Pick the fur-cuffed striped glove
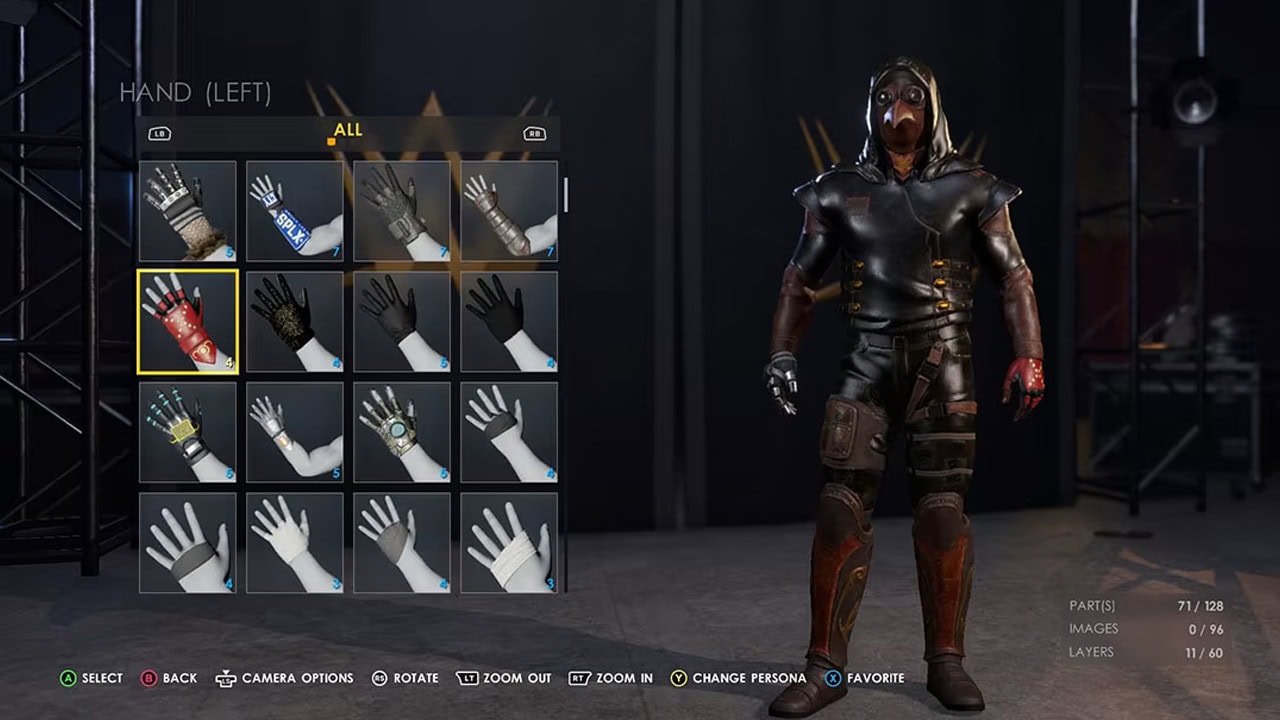 (x=187, y=211)
